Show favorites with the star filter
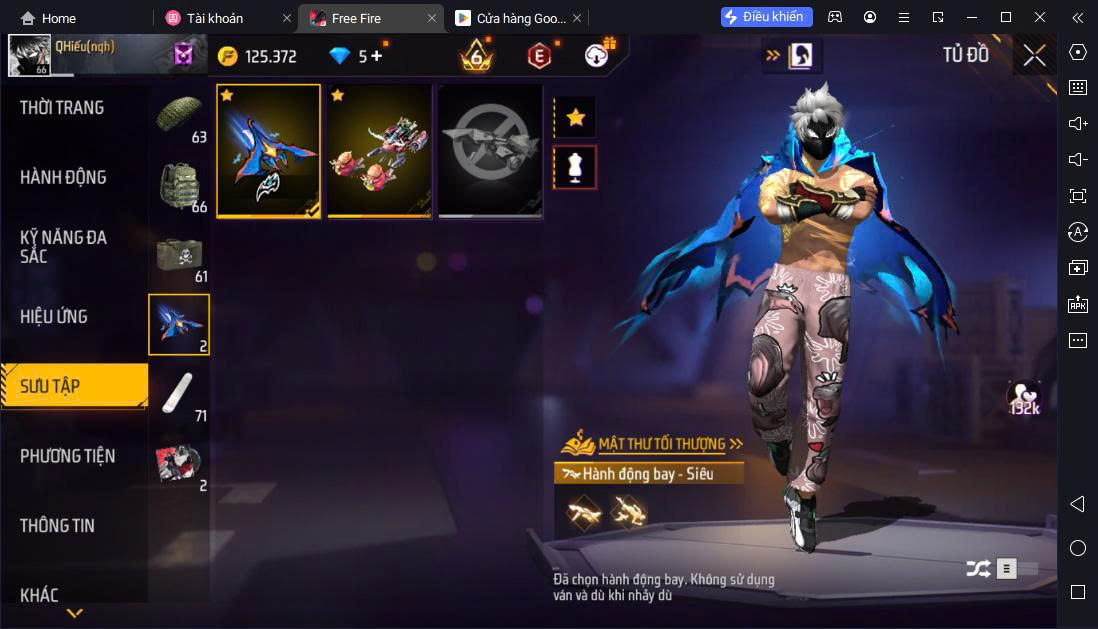The height and width of the screenshot is (629, 1098). coord(575,118)
